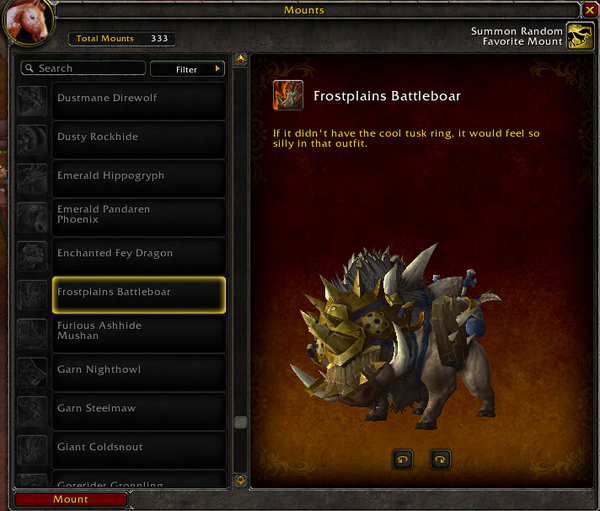Close the Mounts window
The height and width of the screenshot is (511, 600).
(589, 10)
